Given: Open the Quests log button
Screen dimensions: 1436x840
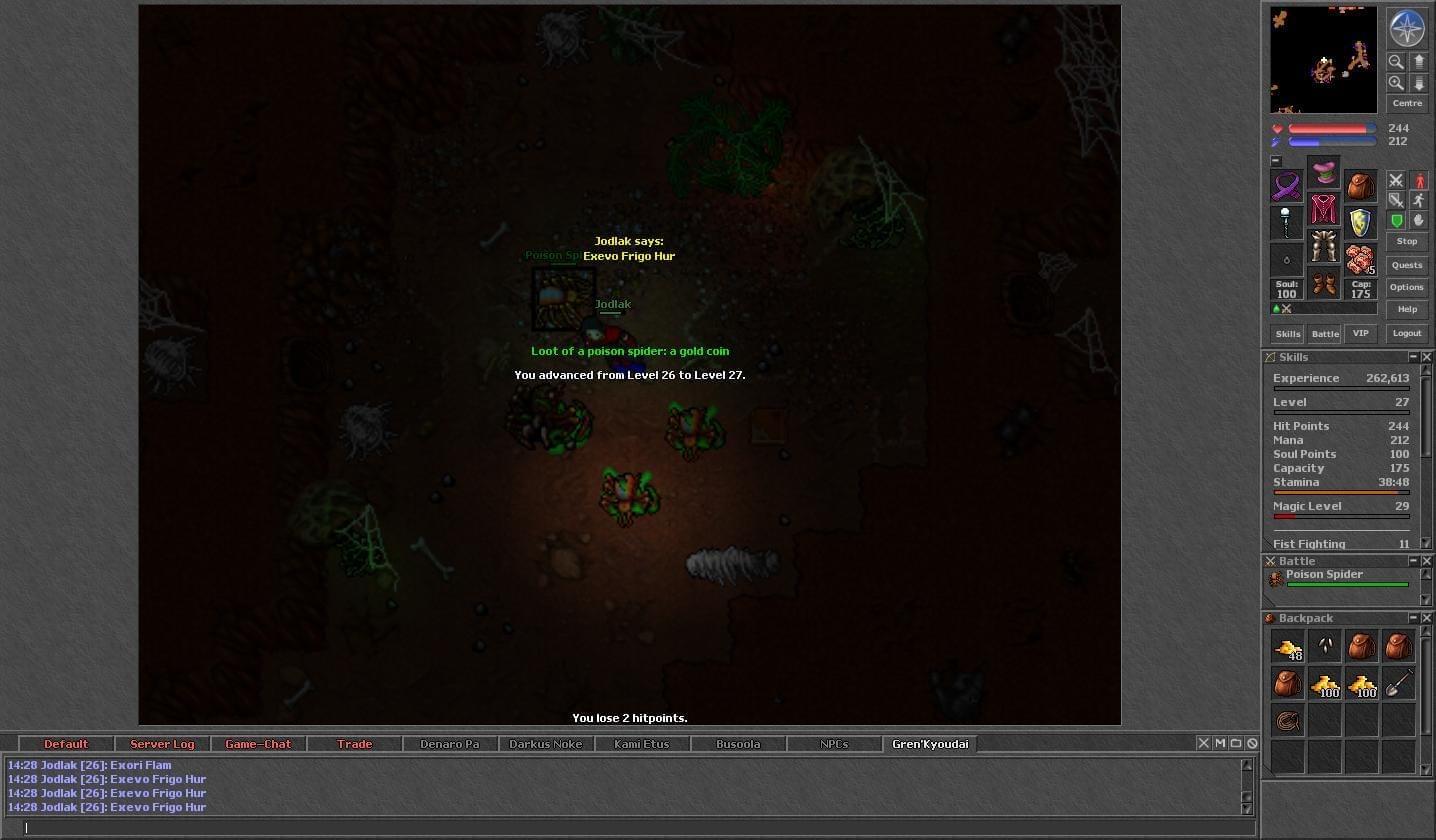Looking at the screenshot, I should coord(1407,265).
